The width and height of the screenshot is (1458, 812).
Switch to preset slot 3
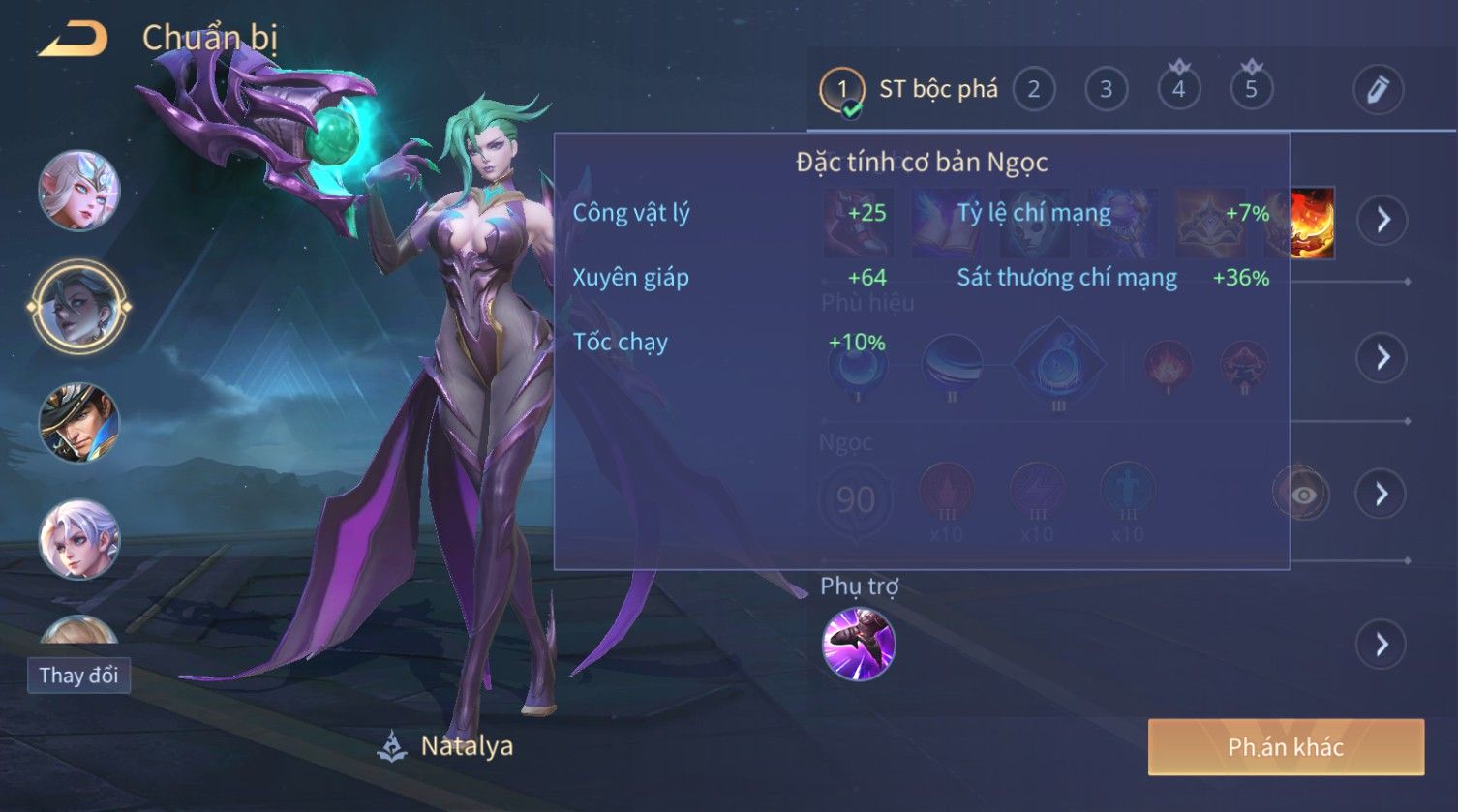1106,90
